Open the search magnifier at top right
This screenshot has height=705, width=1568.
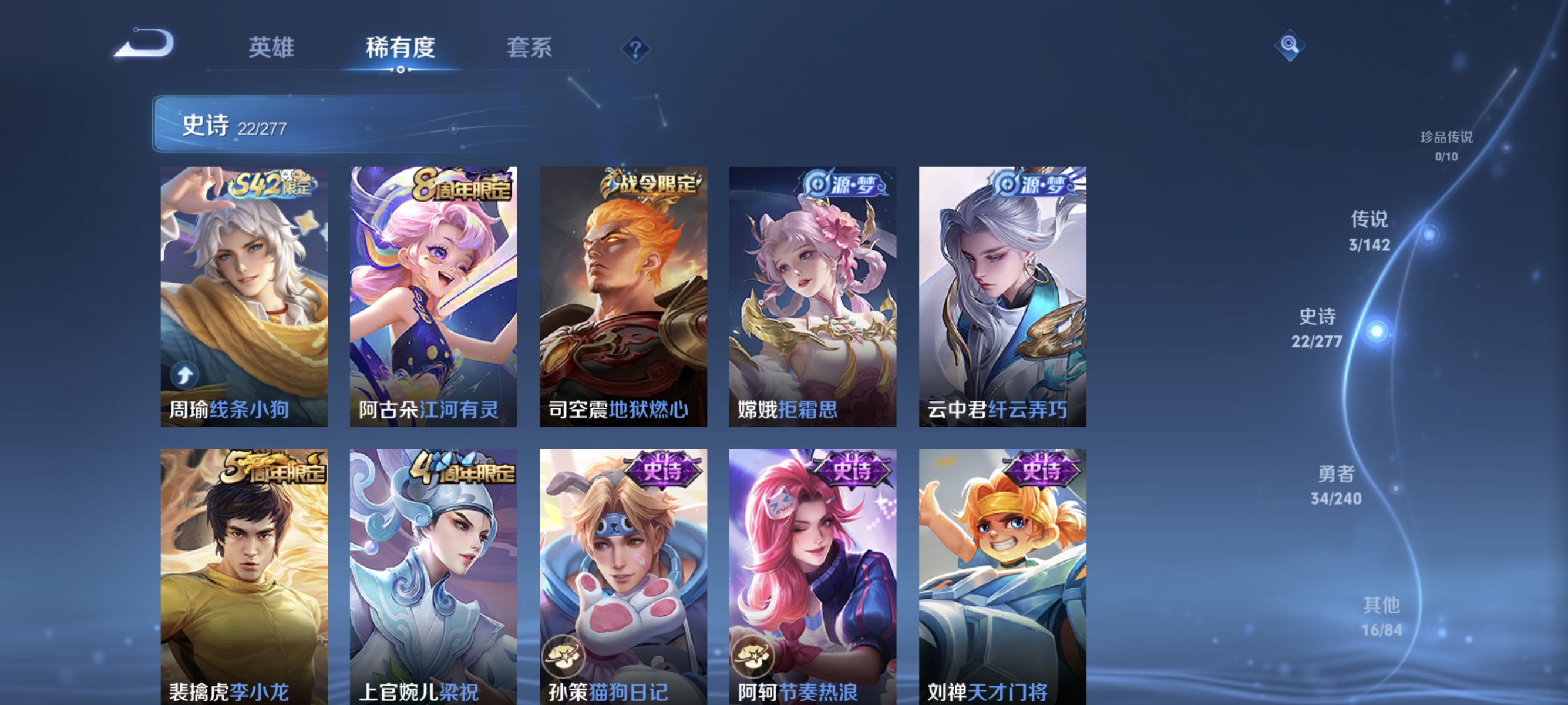(x=1290, y=44)
